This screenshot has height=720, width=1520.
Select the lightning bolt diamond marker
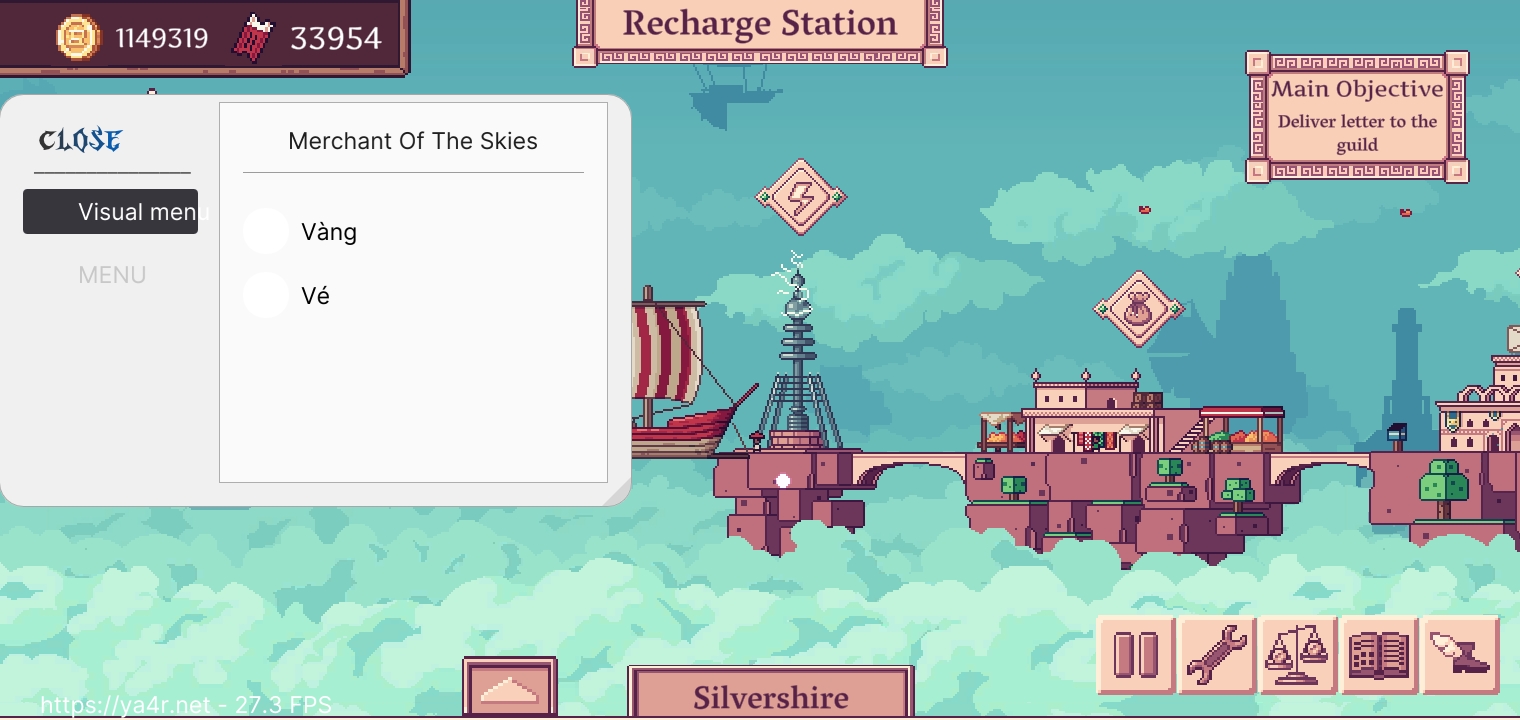click(x=800, y=197)
